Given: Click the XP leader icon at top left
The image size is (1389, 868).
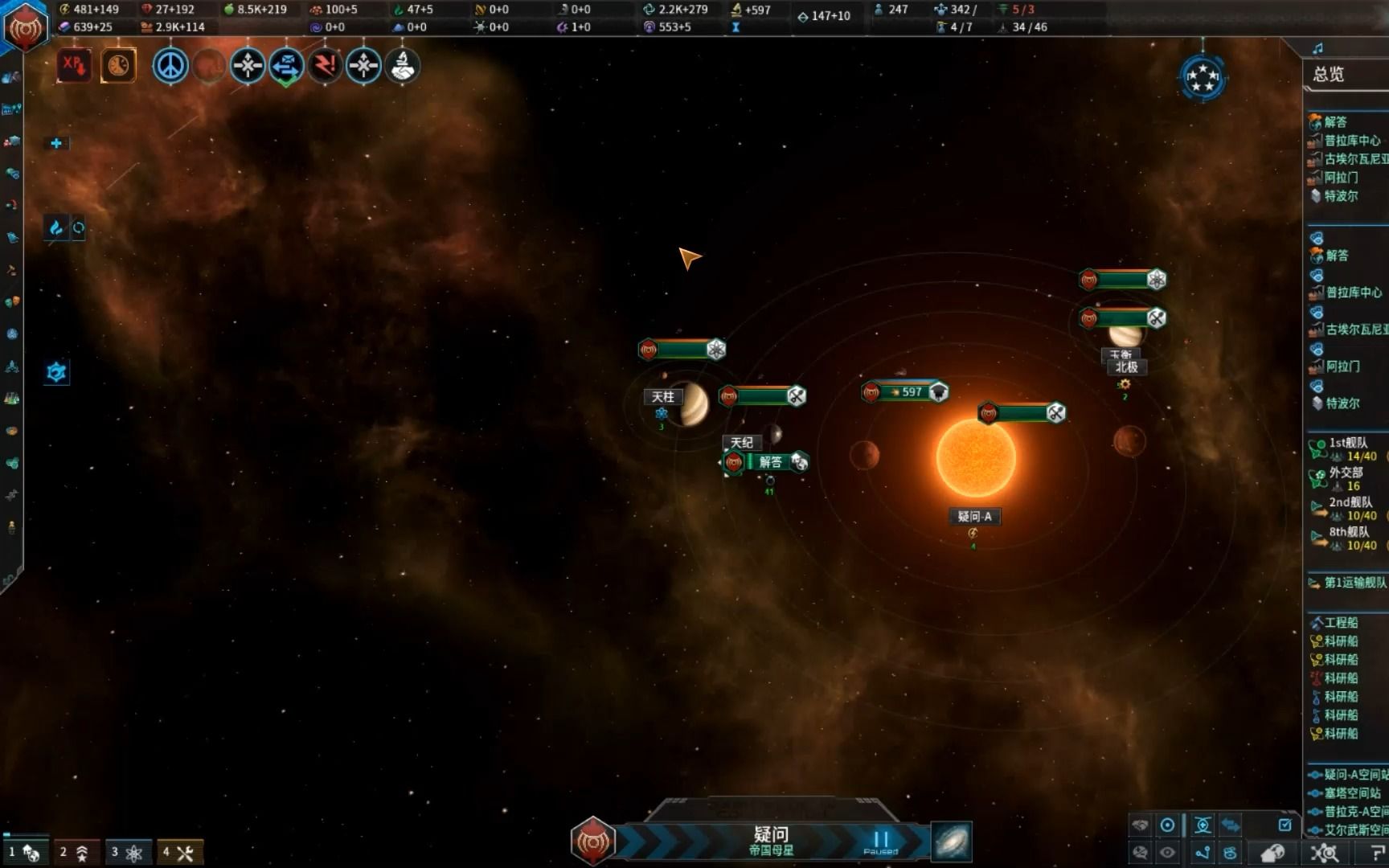Looking at the screenshot, I should point(74,66).
